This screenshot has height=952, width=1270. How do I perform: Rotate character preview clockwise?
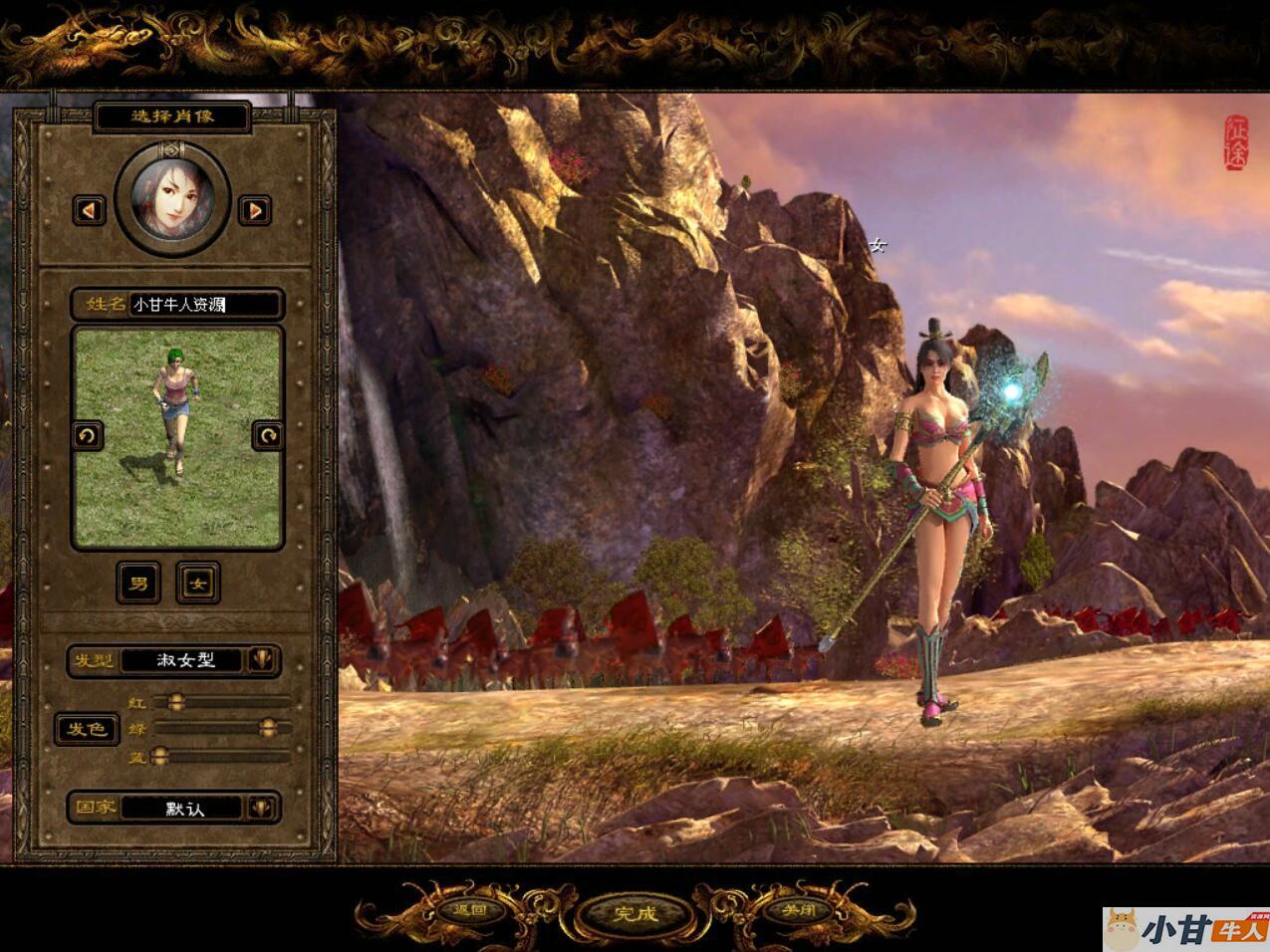coord(267,435)
